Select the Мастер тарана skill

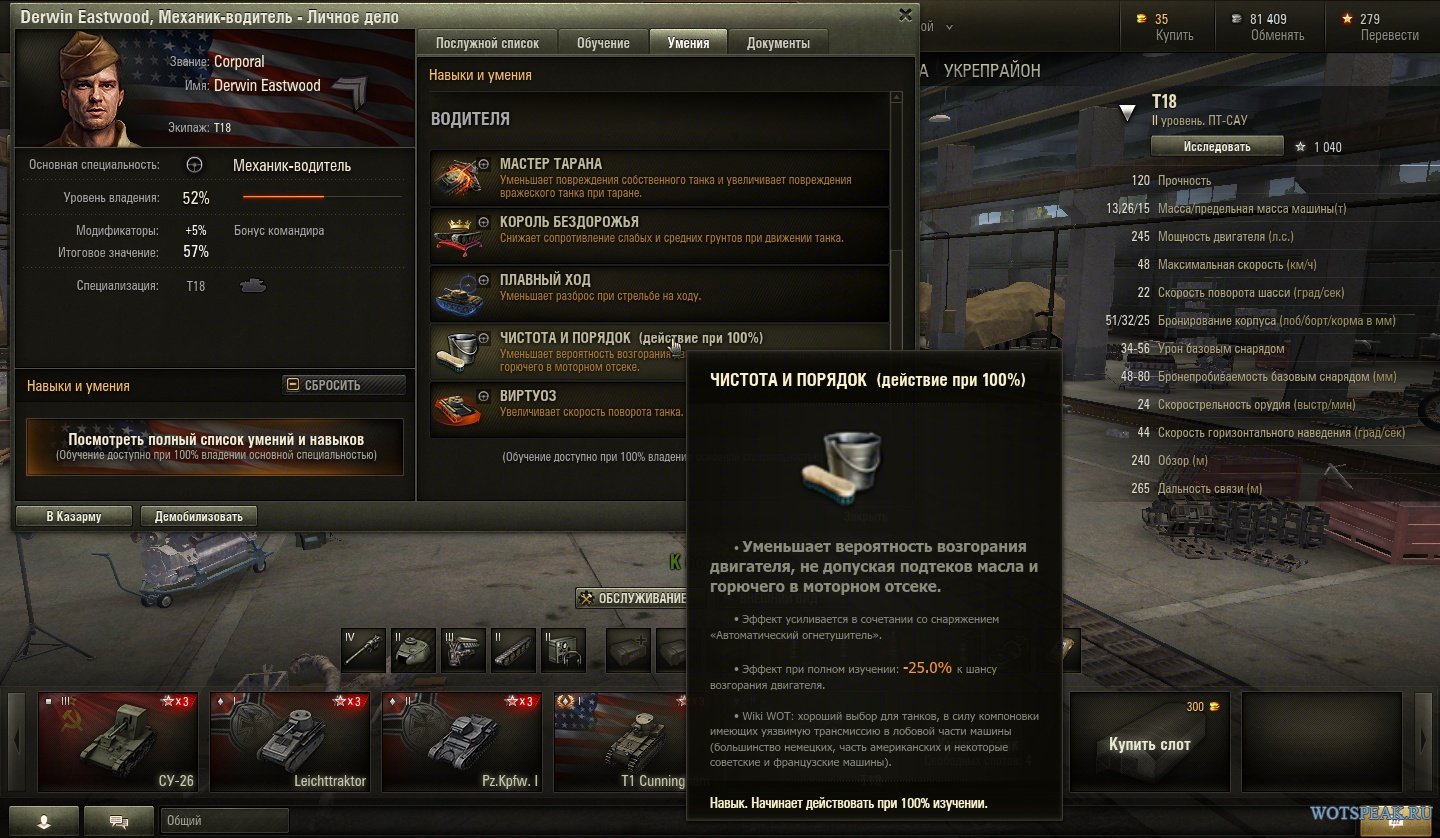[x=659, y=176]
